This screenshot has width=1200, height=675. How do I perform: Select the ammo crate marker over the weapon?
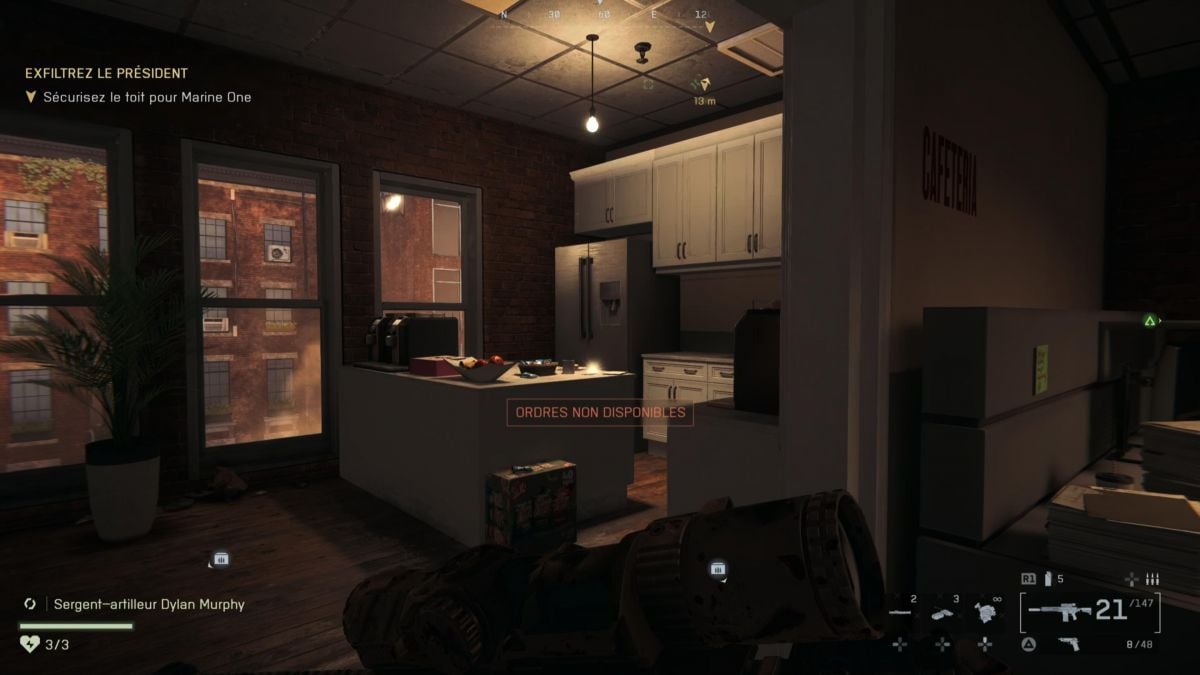point(717,569)
